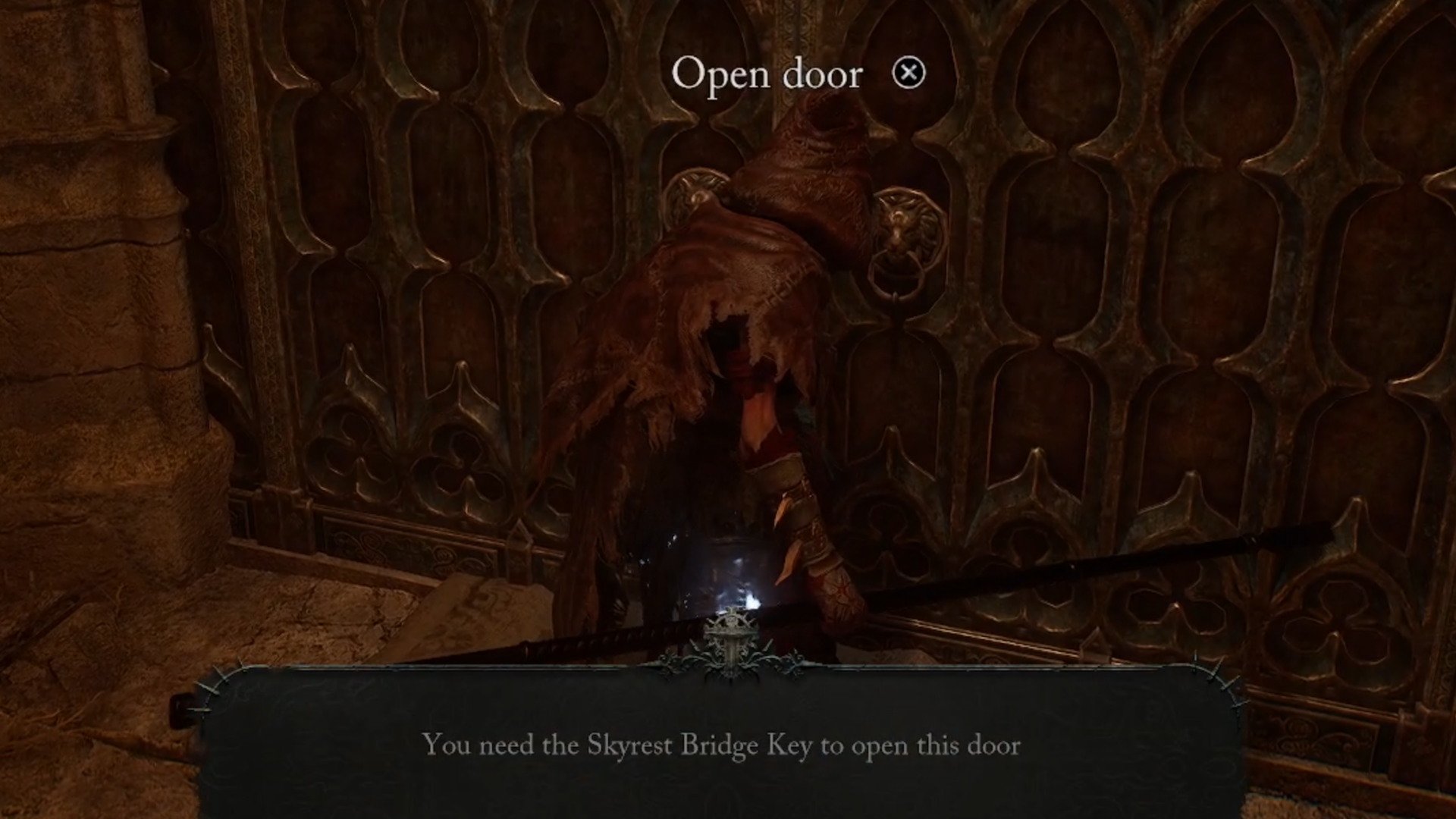The image size is (1456, 819).
Task: Toggle the Open door interaction prompt
Action: [768, 73]
